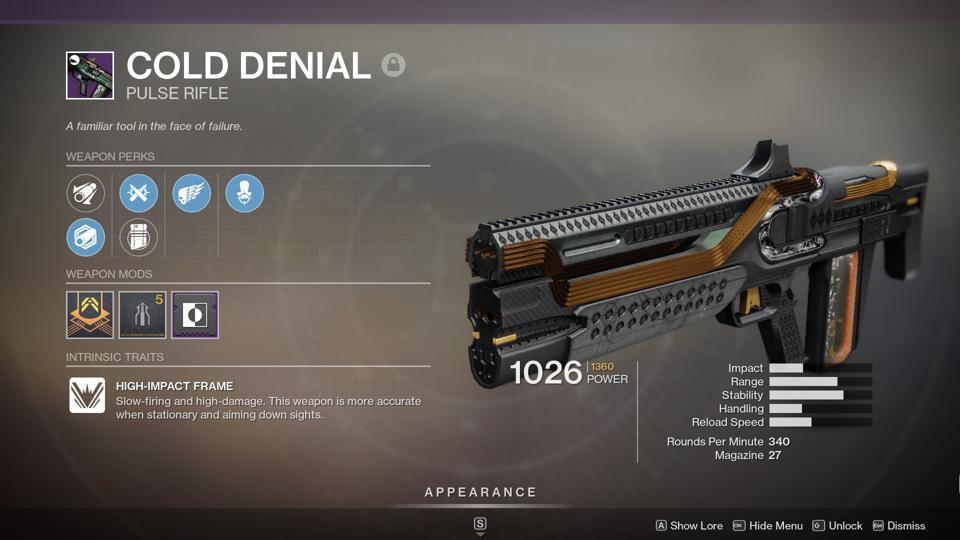This screenshot has width=960, height=540.
Task: Select the crossed bullets magazine perk
Action: point(139,193)
